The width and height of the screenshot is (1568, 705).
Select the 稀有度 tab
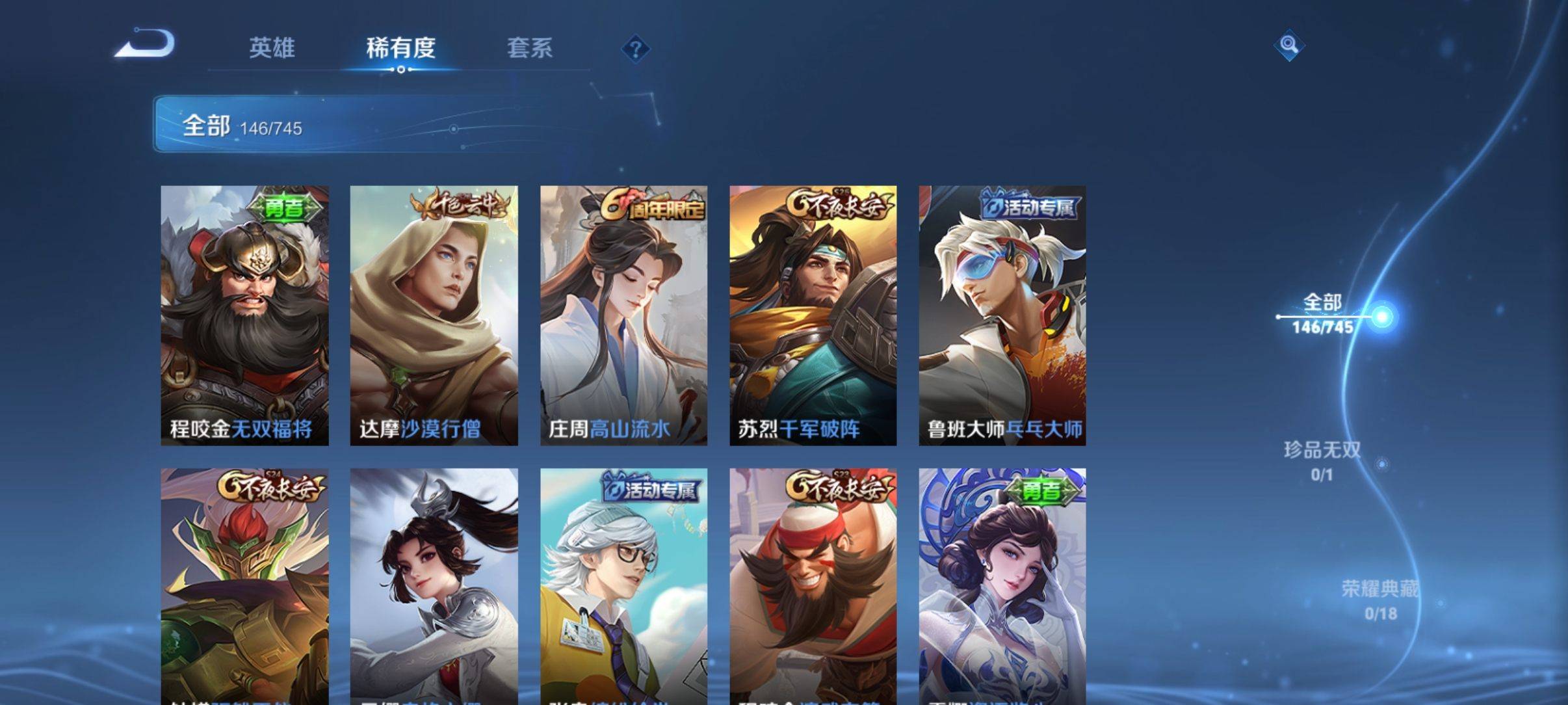[x=400, y=48]
